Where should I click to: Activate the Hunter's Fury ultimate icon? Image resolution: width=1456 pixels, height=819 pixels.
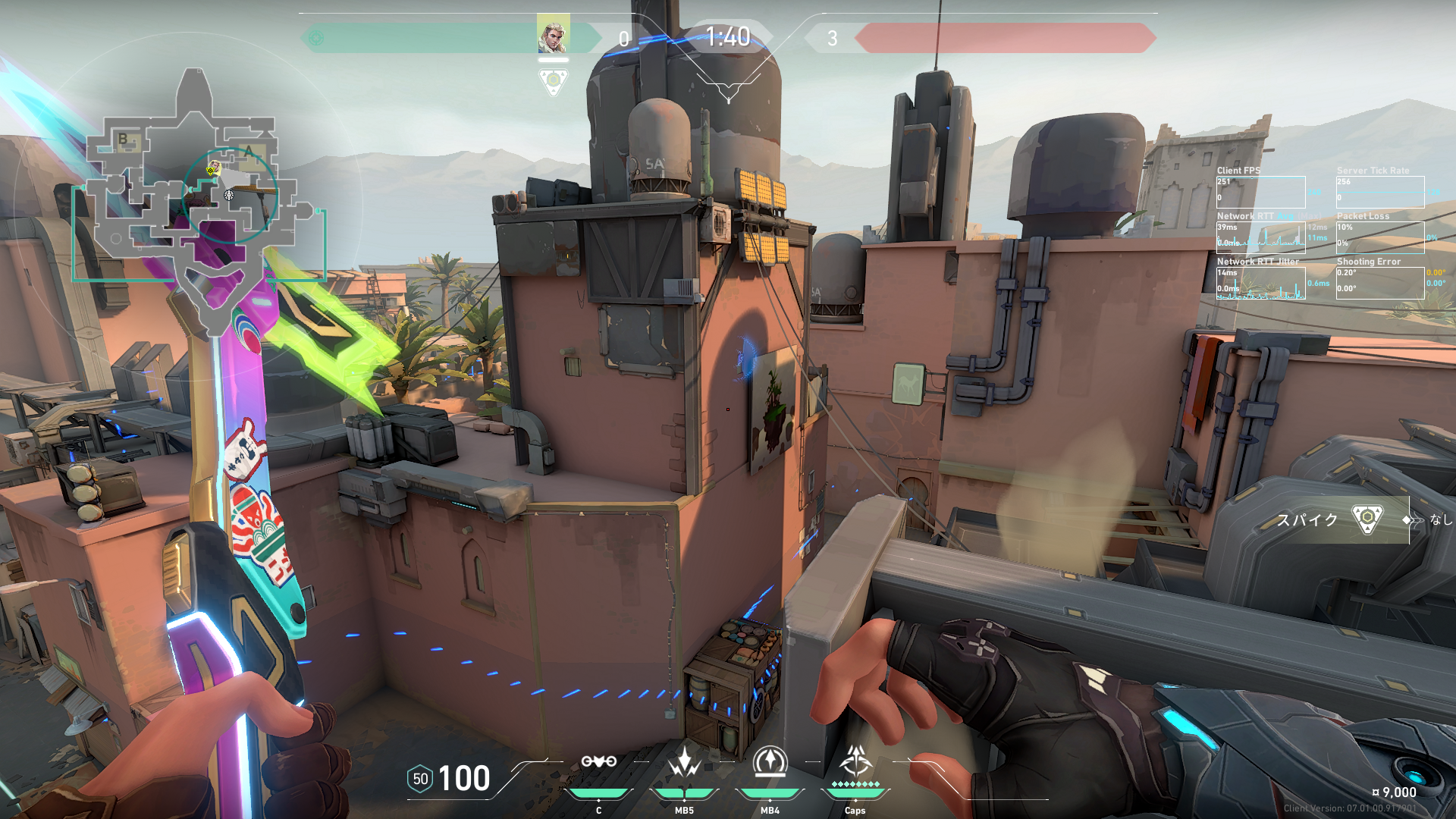[855, 761]
